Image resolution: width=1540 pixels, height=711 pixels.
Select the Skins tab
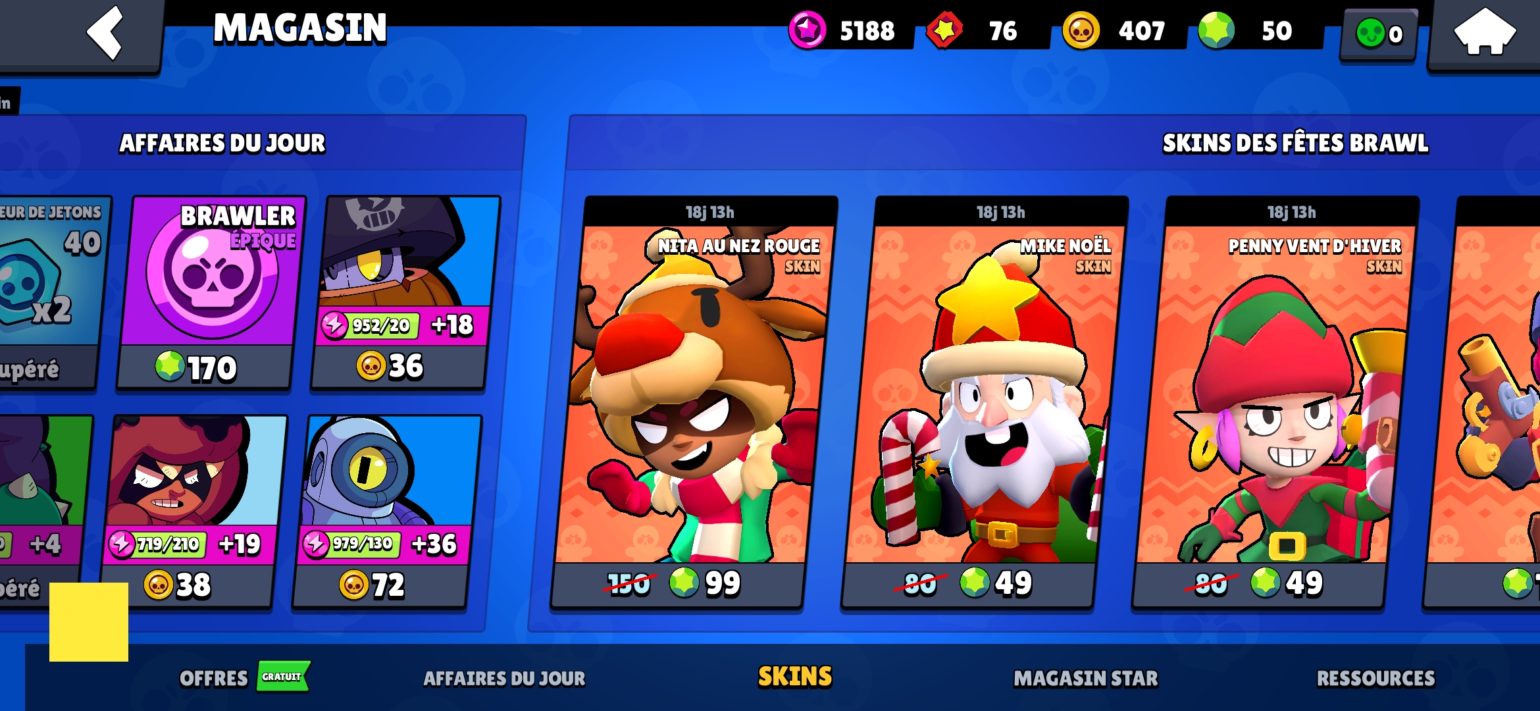point(795,677)
